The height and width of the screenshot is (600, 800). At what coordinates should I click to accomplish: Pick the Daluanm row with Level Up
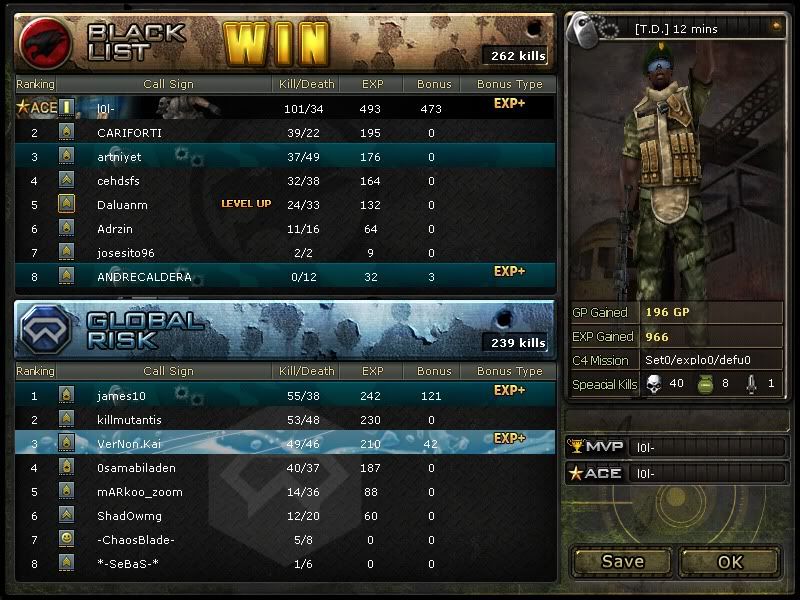click(285, 205)
